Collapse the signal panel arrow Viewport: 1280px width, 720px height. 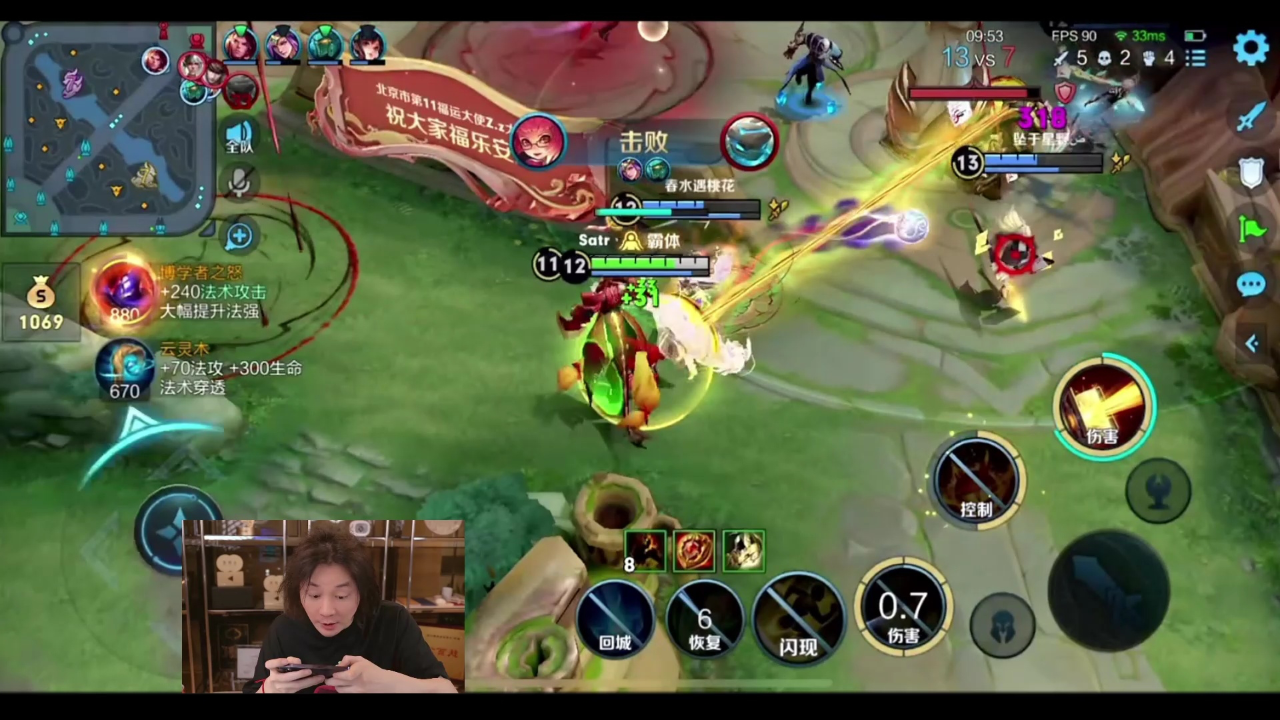(x=1251, y=344)
